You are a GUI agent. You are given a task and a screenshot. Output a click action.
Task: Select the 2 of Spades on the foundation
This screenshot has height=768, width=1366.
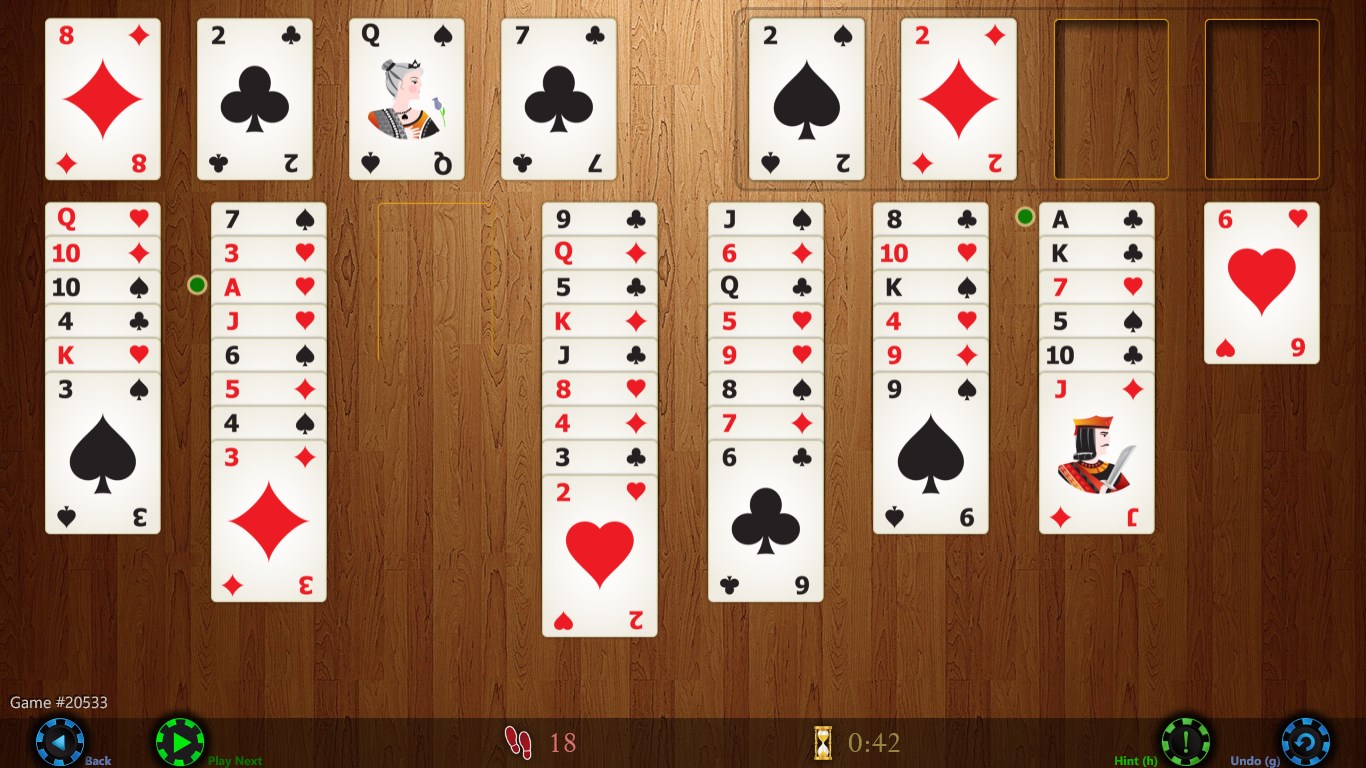806,97
